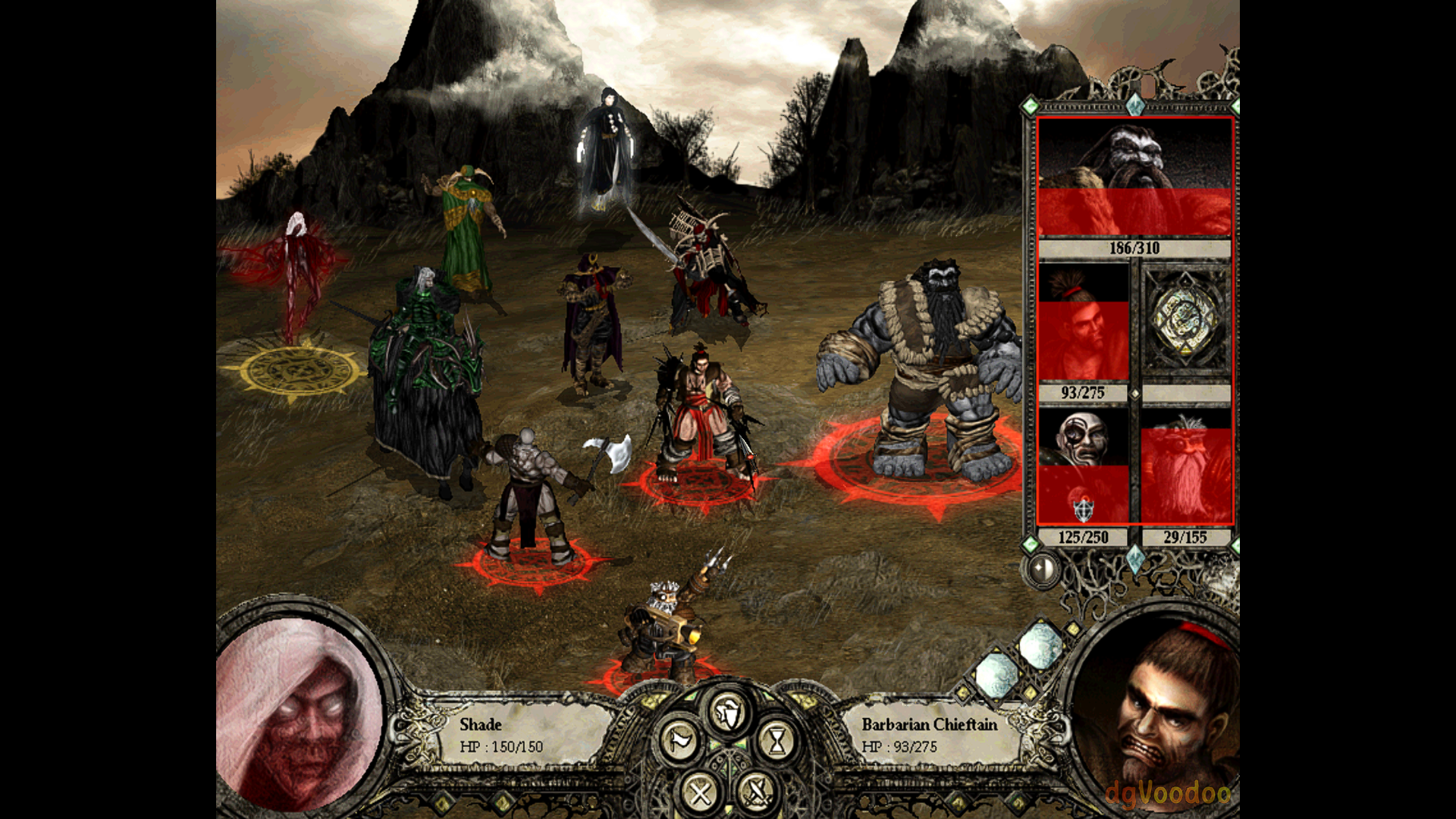Attack the bearded dwarf portrait at 29/155
This screenshot has width=1456, height=819.
[1186, 466]
